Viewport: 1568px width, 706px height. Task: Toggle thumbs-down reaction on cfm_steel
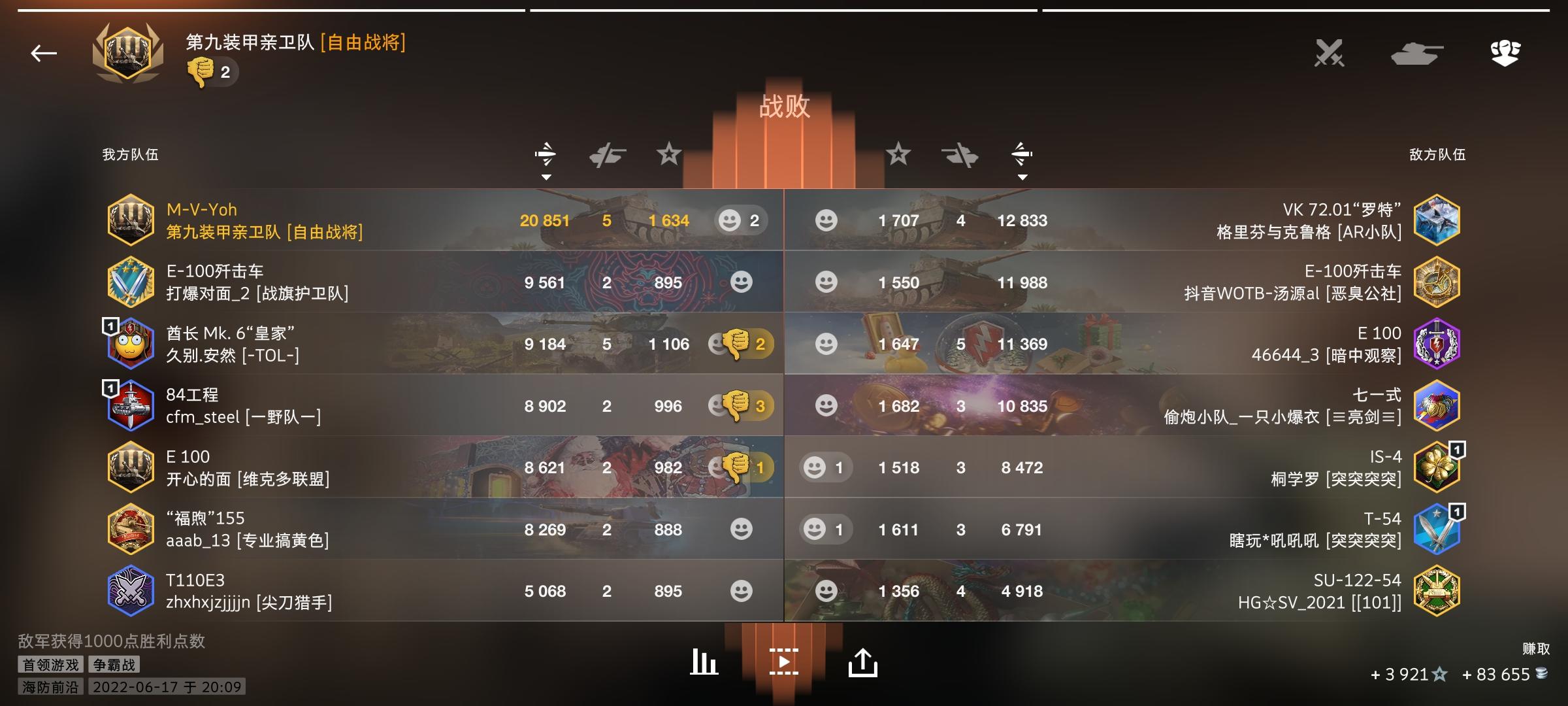click(x=735, y=405)
